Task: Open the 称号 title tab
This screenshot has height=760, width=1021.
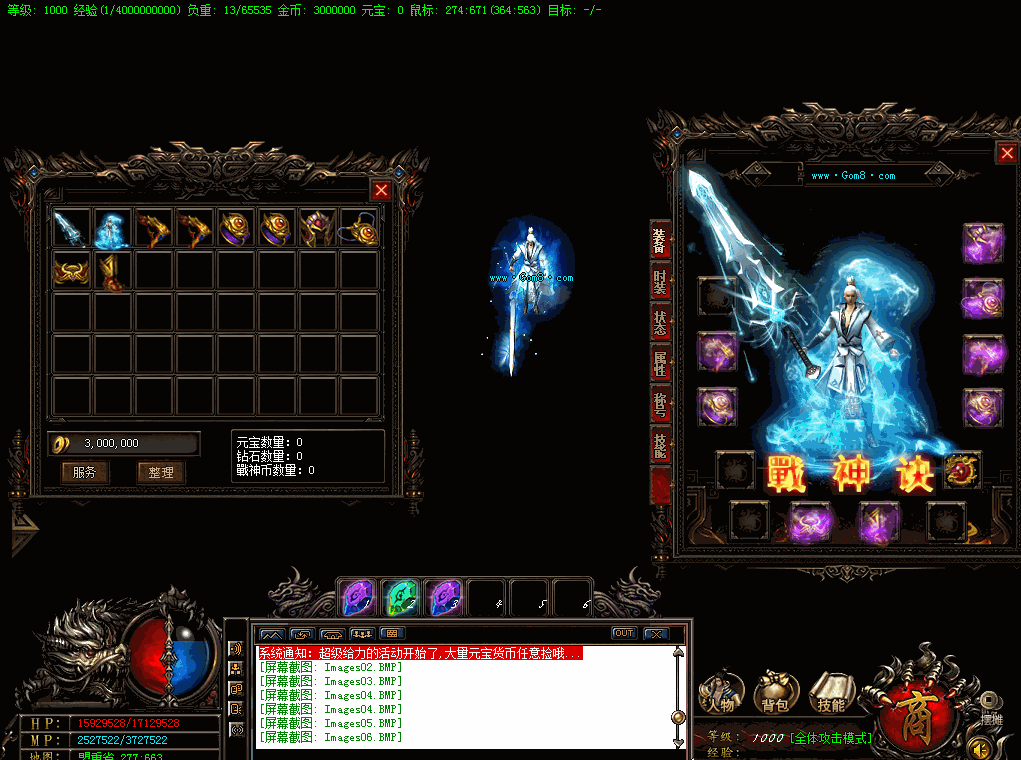Action: pyautogui.click(x=660, y=404)
